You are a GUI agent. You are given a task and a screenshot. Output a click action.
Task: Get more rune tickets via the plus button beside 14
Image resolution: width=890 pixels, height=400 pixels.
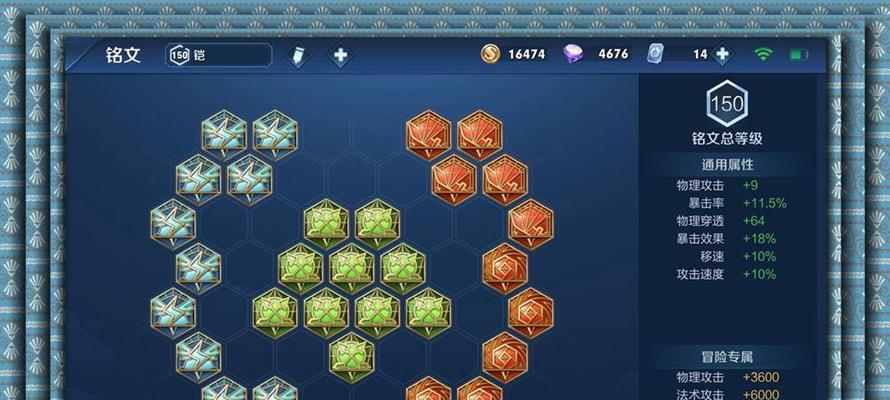722,54
